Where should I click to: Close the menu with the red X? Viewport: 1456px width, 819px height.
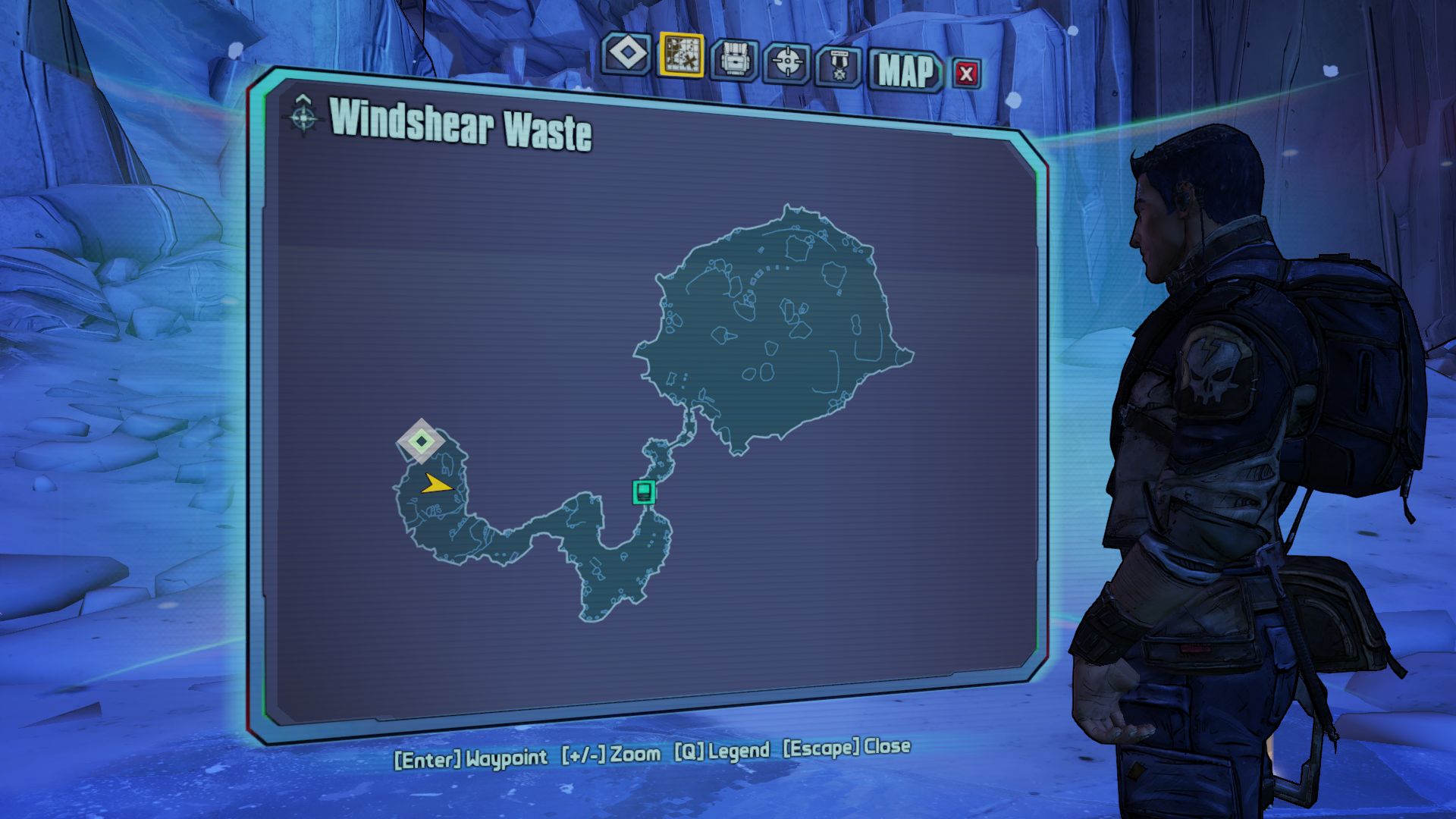pyautogui.click(x=965, y=74)
